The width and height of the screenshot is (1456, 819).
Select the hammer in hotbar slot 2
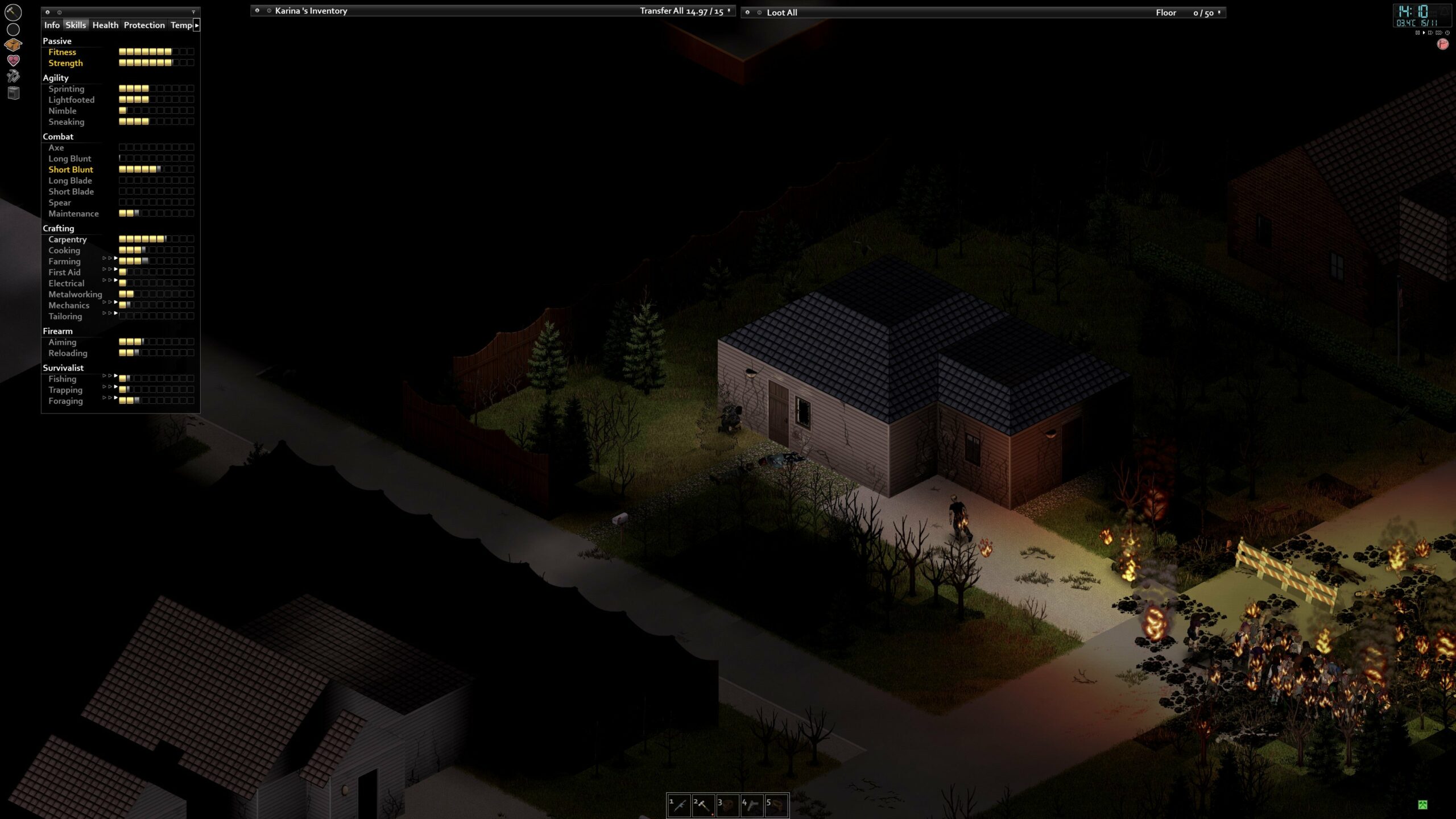click(704, 805)
